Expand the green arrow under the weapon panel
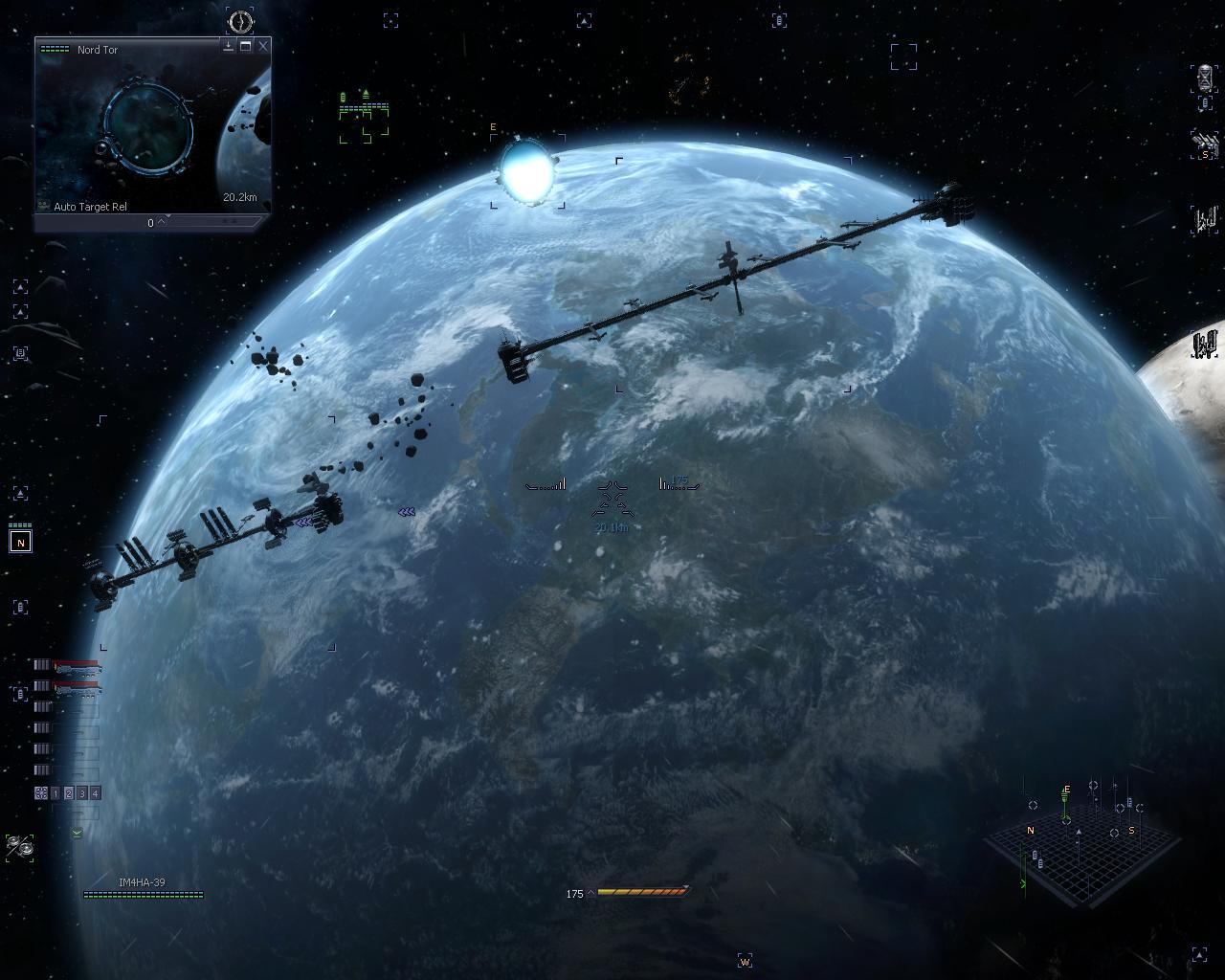1225x980 pixels. pos(77,833)
